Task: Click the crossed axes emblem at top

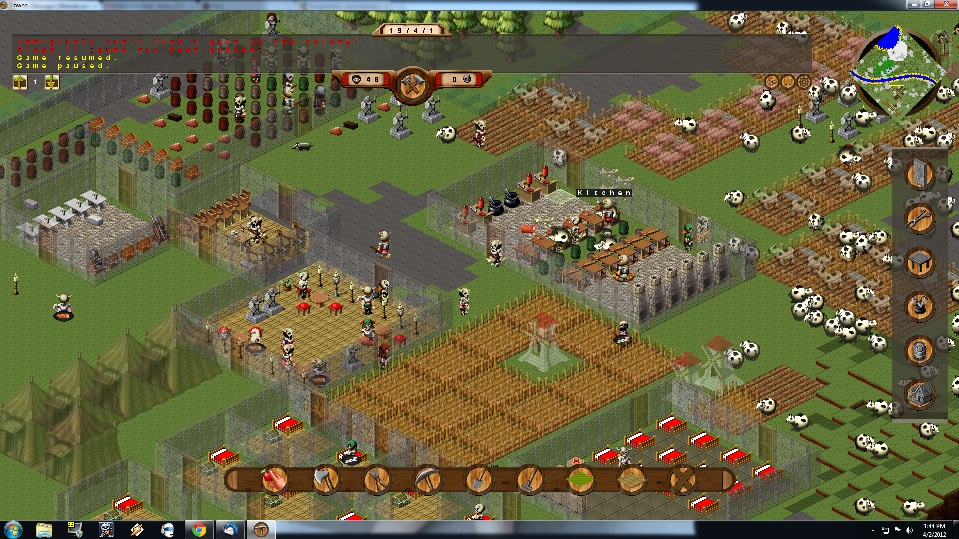Action: 411,84
